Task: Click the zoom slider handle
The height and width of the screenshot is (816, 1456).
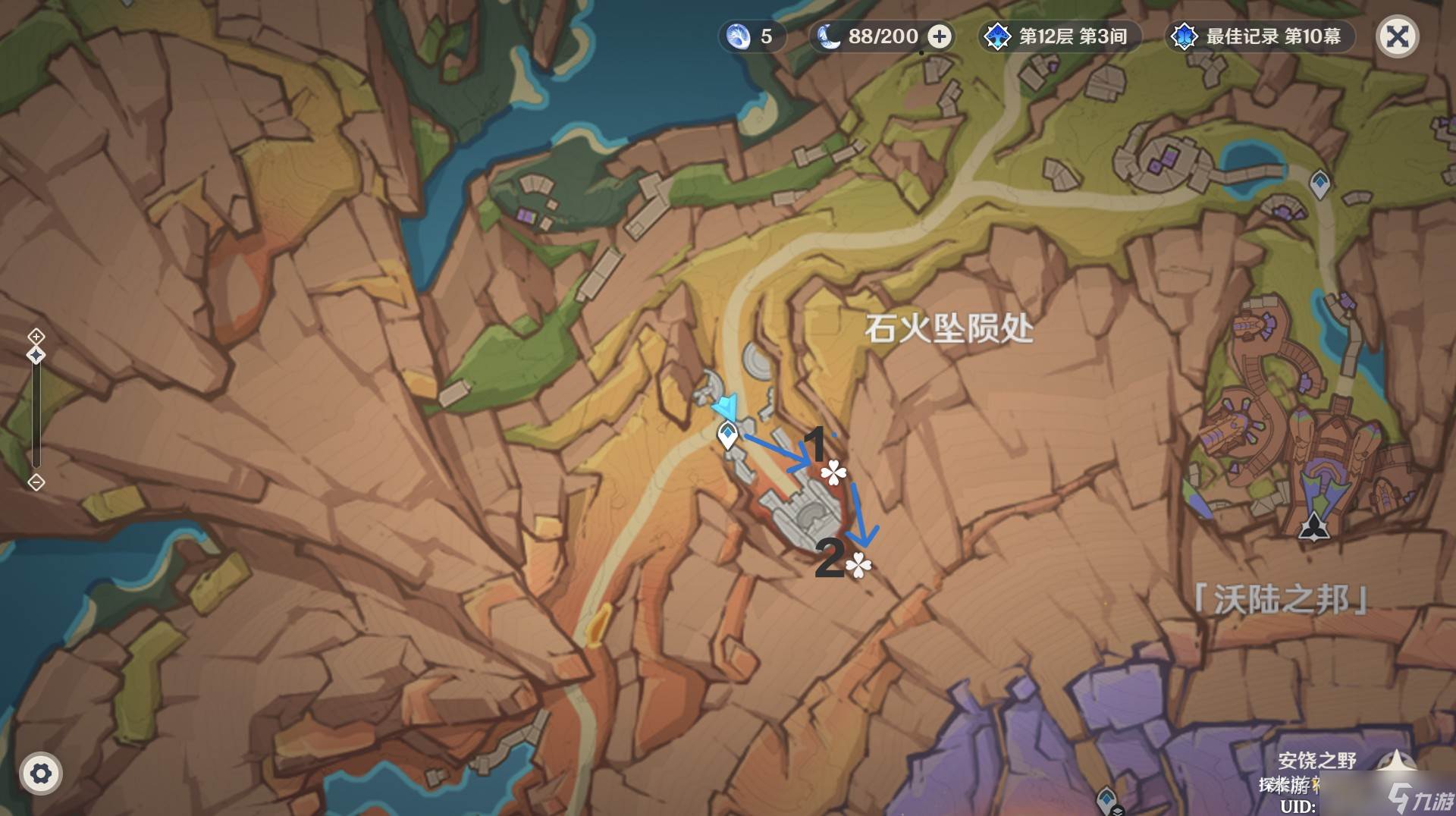Action: (x=36, y=355)
